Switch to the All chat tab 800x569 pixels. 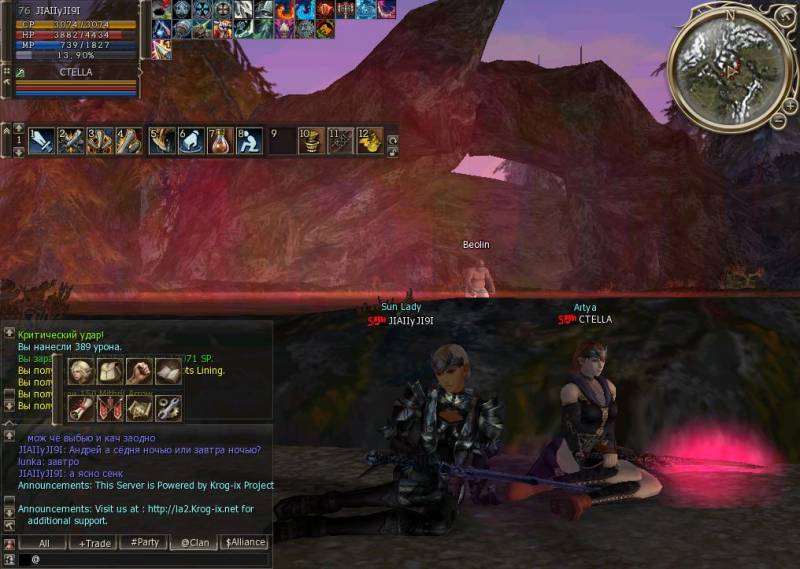[x=44, y=543]
